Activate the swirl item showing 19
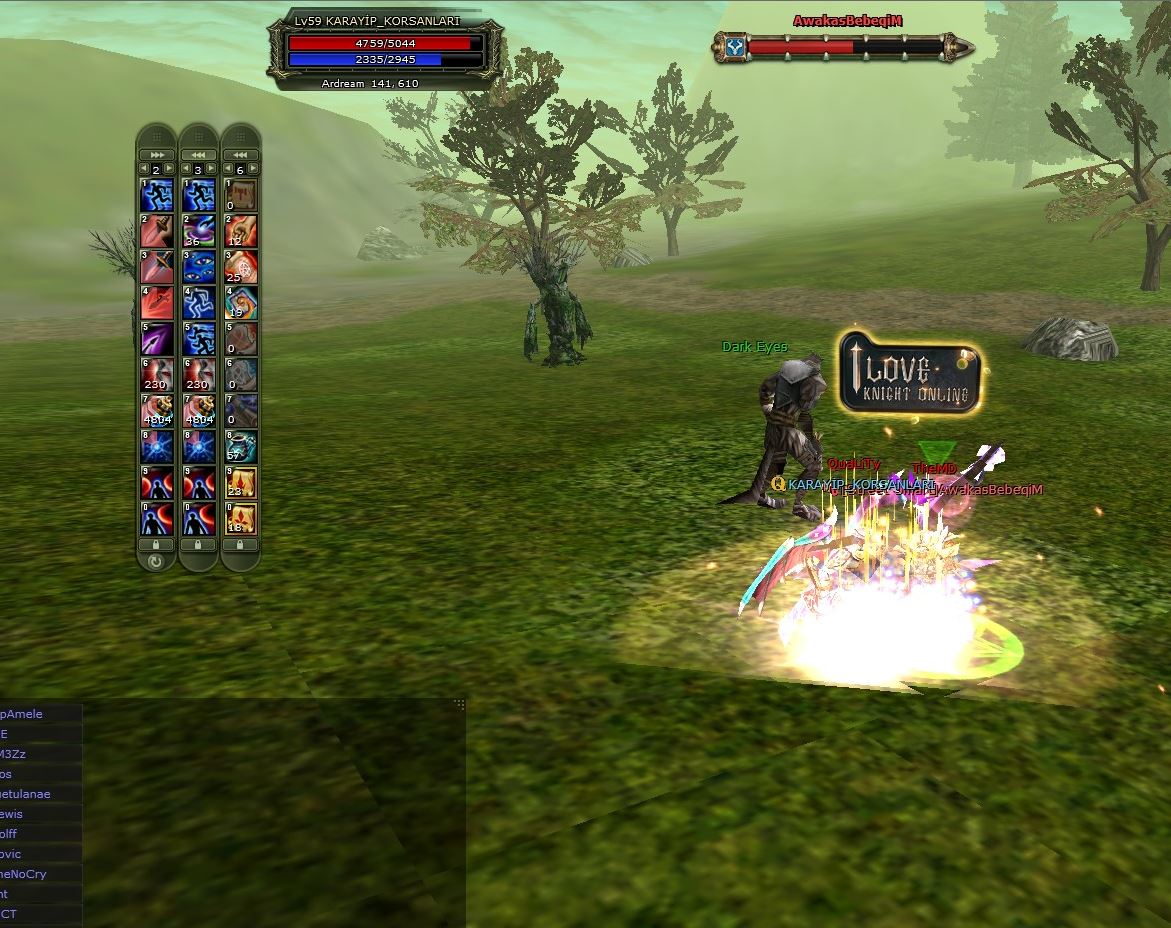Screen dimensions: 1171x928 (x=240, y=302)
